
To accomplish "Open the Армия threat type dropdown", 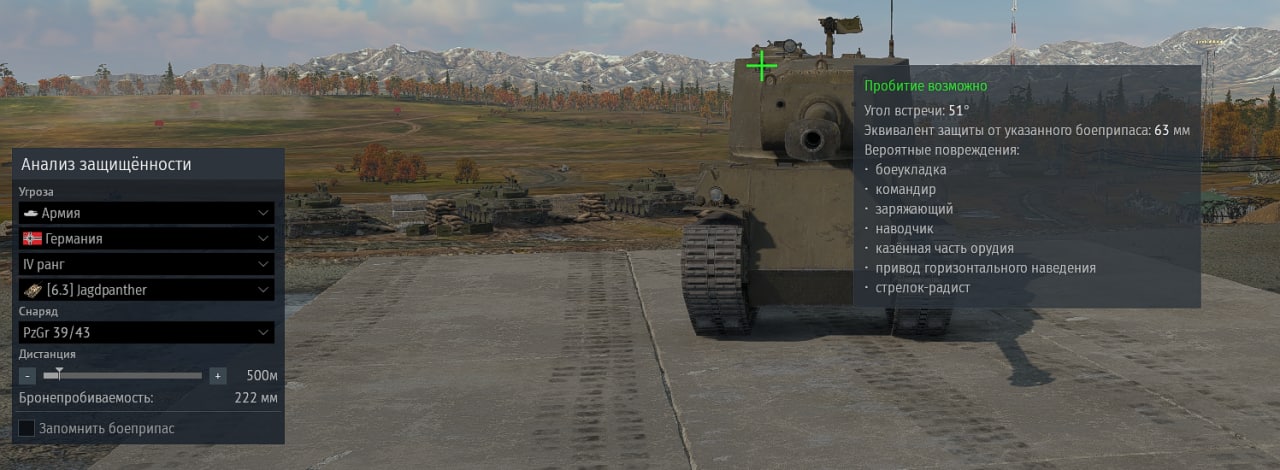I will (146, 213).
